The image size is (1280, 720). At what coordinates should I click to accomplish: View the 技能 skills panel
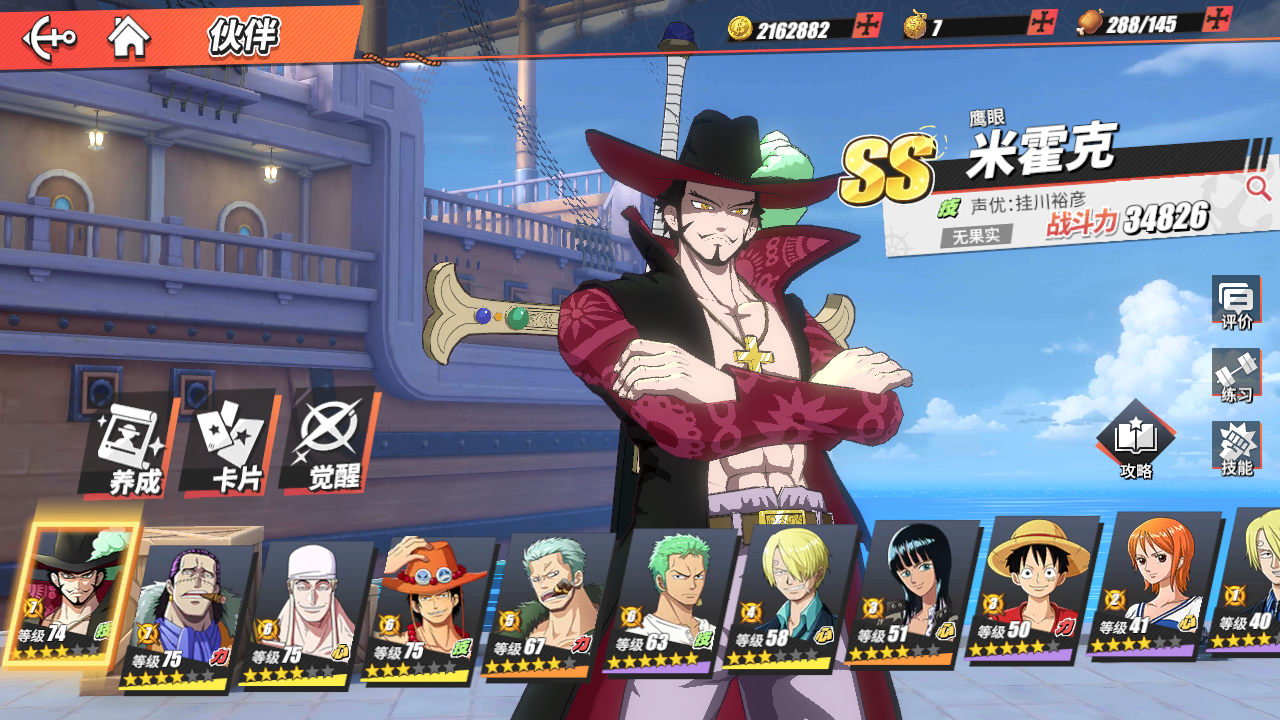click(x=1236, y=448)
